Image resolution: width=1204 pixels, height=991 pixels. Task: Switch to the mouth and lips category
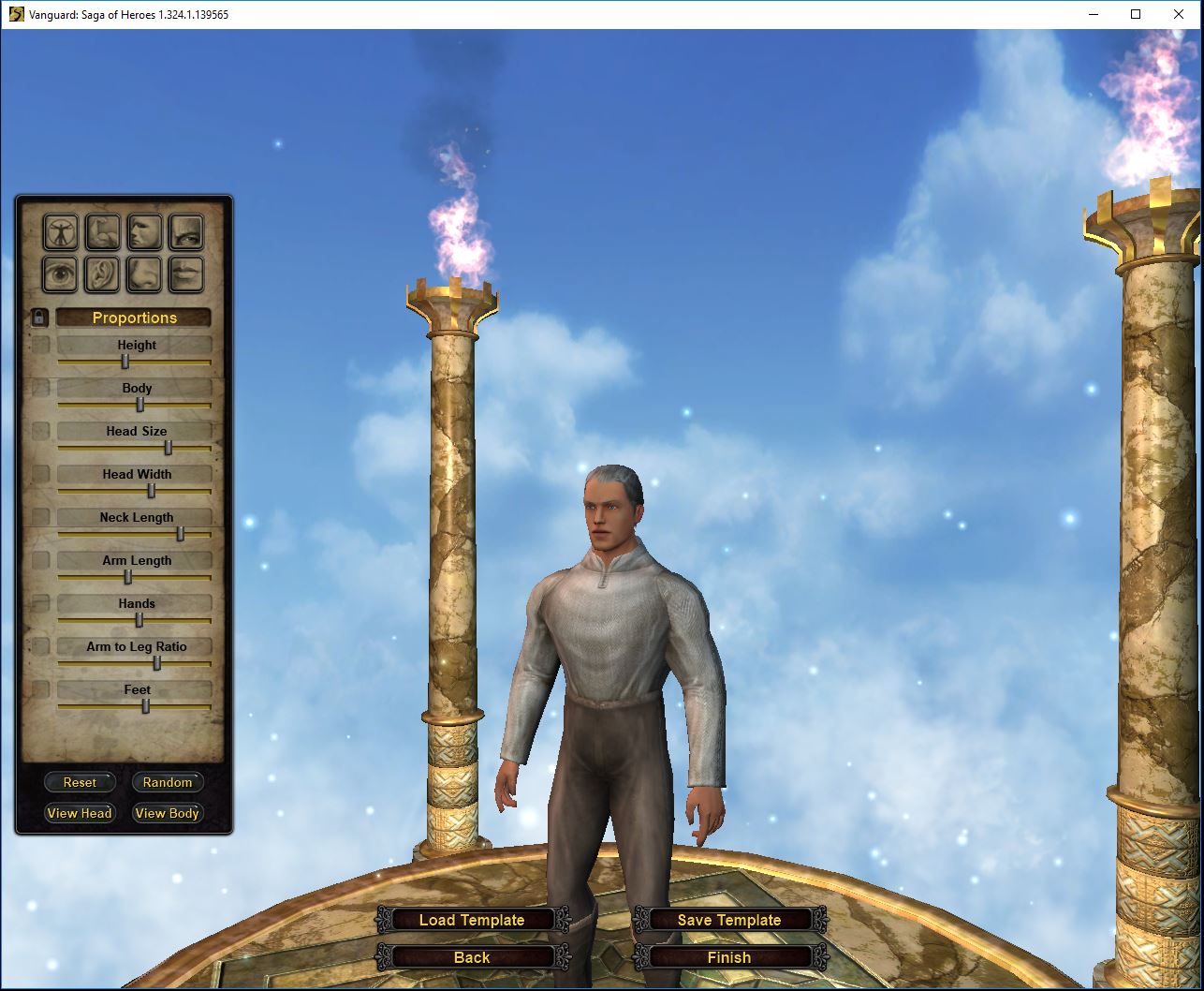click(187, 274)
